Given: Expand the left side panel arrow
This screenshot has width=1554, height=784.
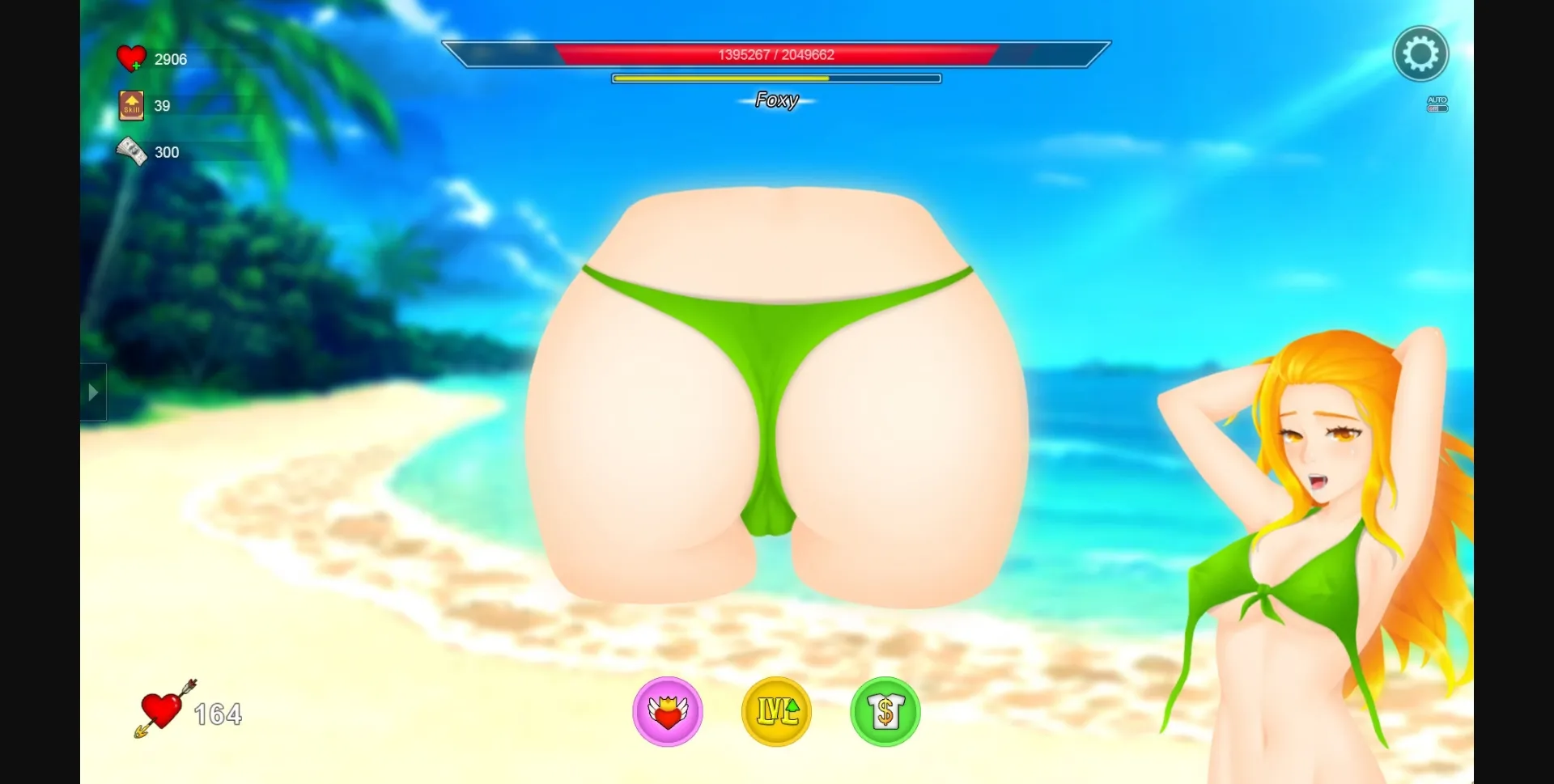Looking at the screenshot, I should [x=92, y=392].
